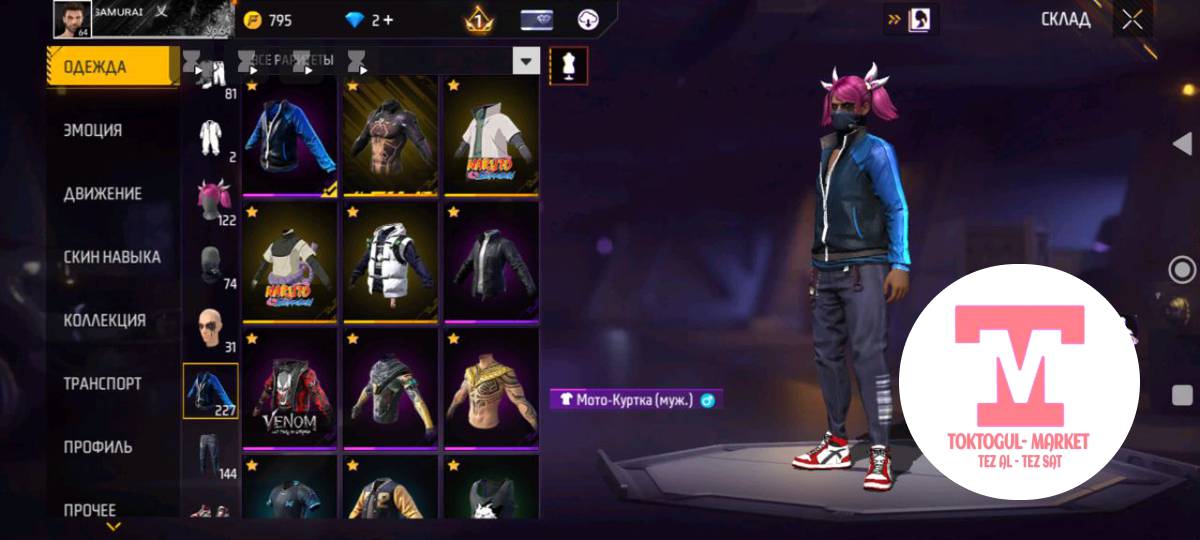Switch to the Эмоция tab
Image resolution: width=1200 pixels, height=540 pixels.
[x=93, y=130]
